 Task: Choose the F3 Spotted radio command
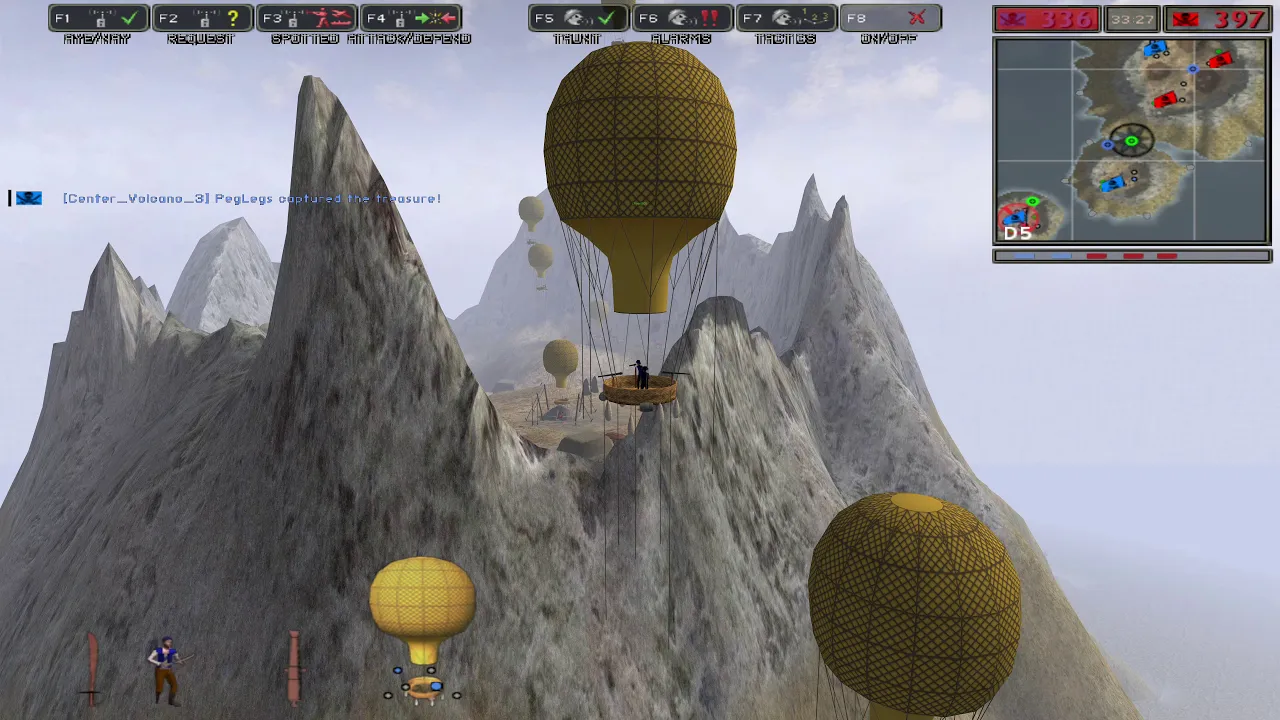pos(307,19)
